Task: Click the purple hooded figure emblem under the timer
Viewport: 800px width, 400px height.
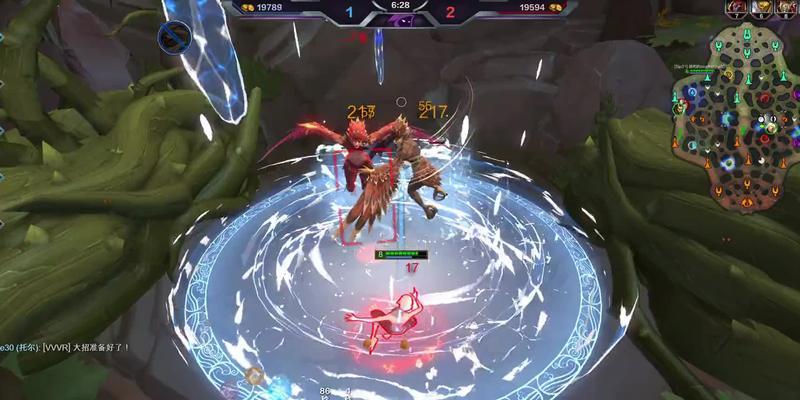Action: coord(399,21)
